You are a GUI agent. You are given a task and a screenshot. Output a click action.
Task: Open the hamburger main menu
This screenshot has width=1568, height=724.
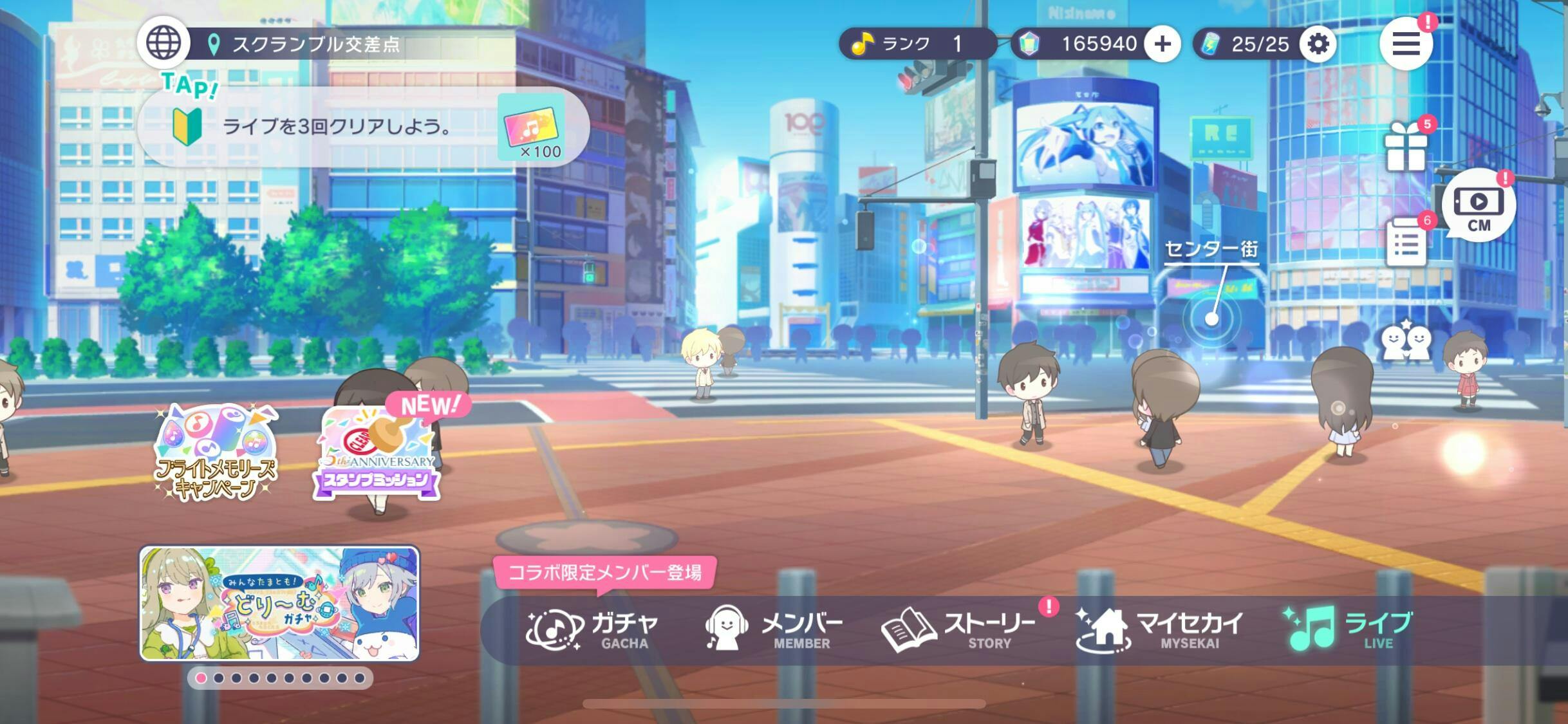(x=1406, y=44)
